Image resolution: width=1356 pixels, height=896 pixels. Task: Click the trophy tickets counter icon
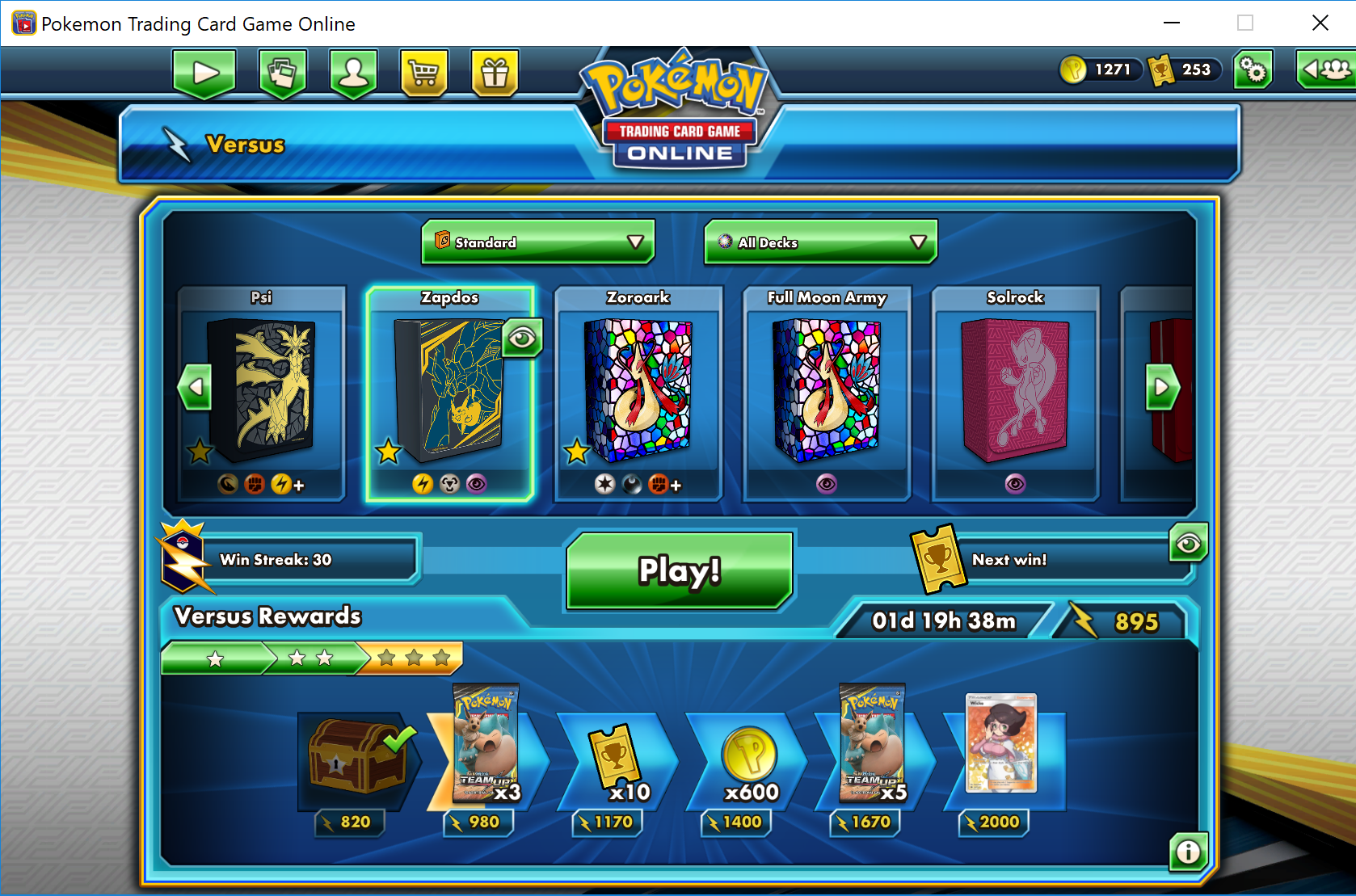pos(1161,70)
